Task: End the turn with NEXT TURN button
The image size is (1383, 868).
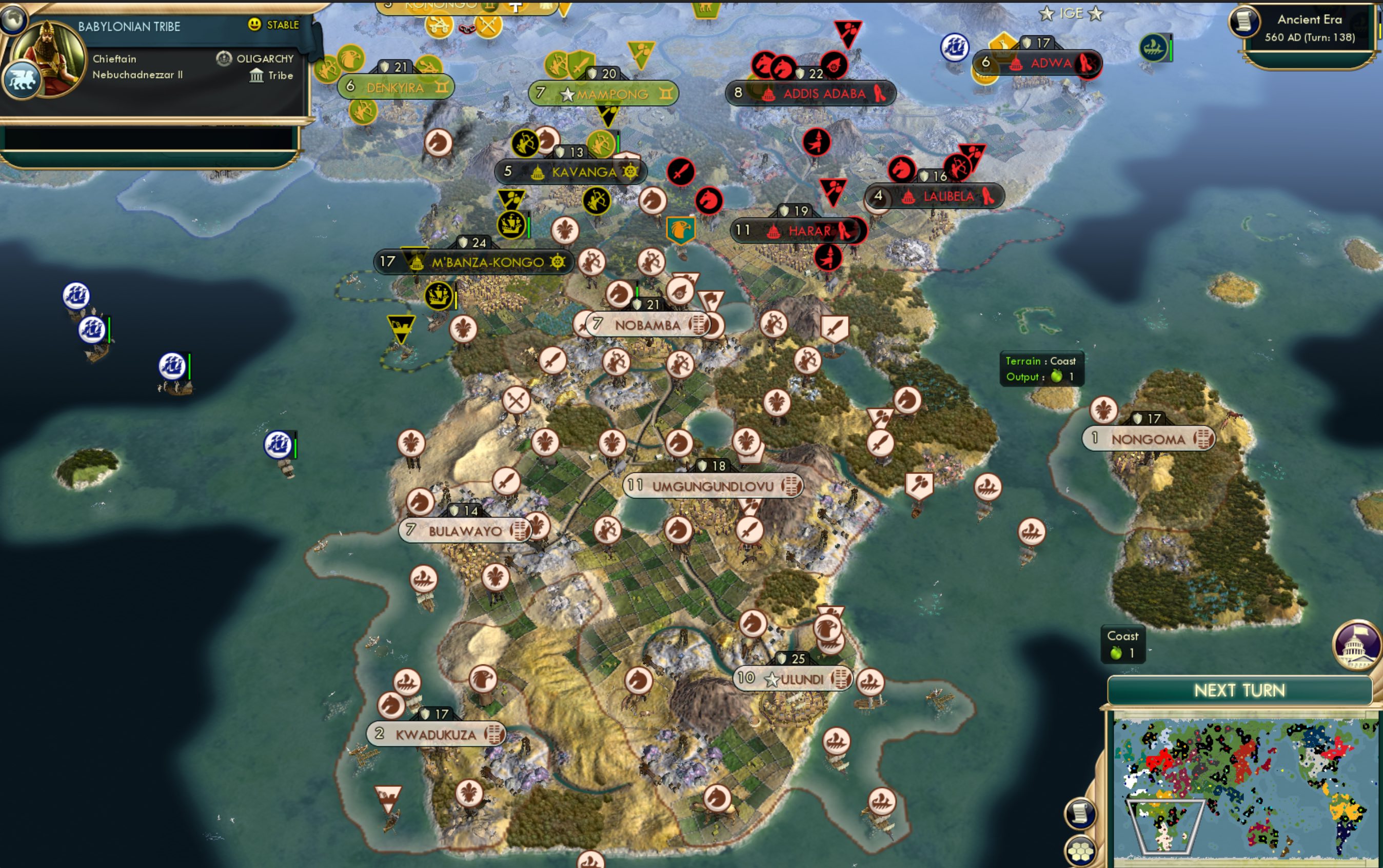Action: tap(1239, 690)
